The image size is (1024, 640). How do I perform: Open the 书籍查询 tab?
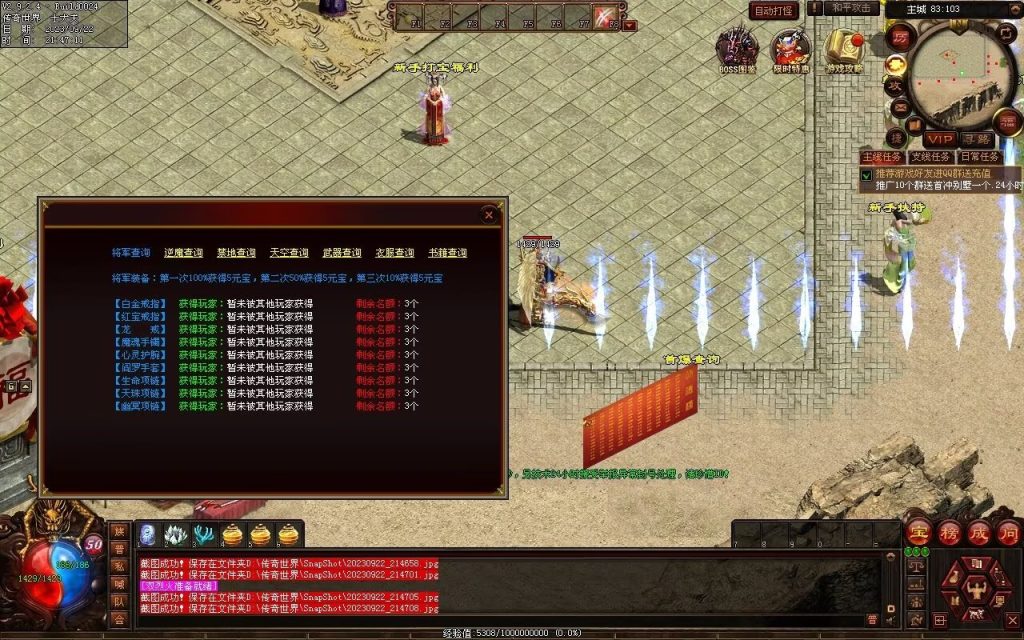[x=447, y=253]
